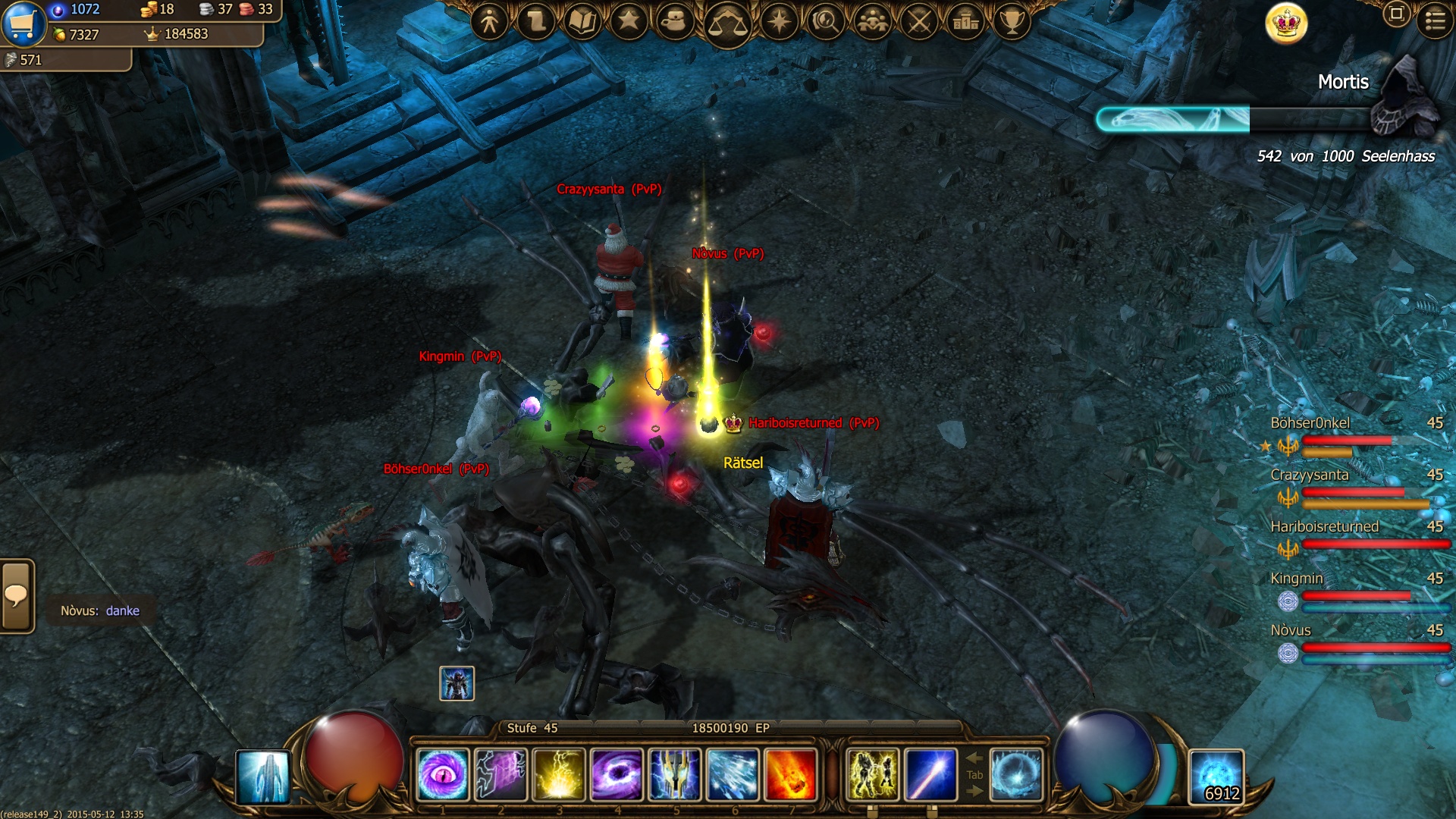Open the list menu button

[1435, 20]
